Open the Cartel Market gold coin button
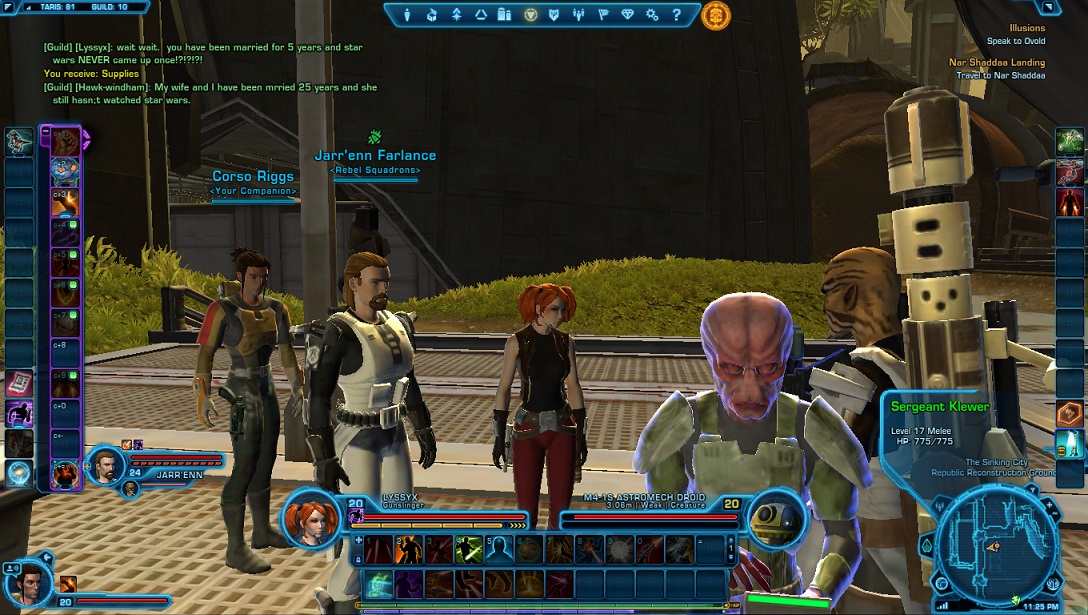The image size is (1088, 615). coord(716,15)
